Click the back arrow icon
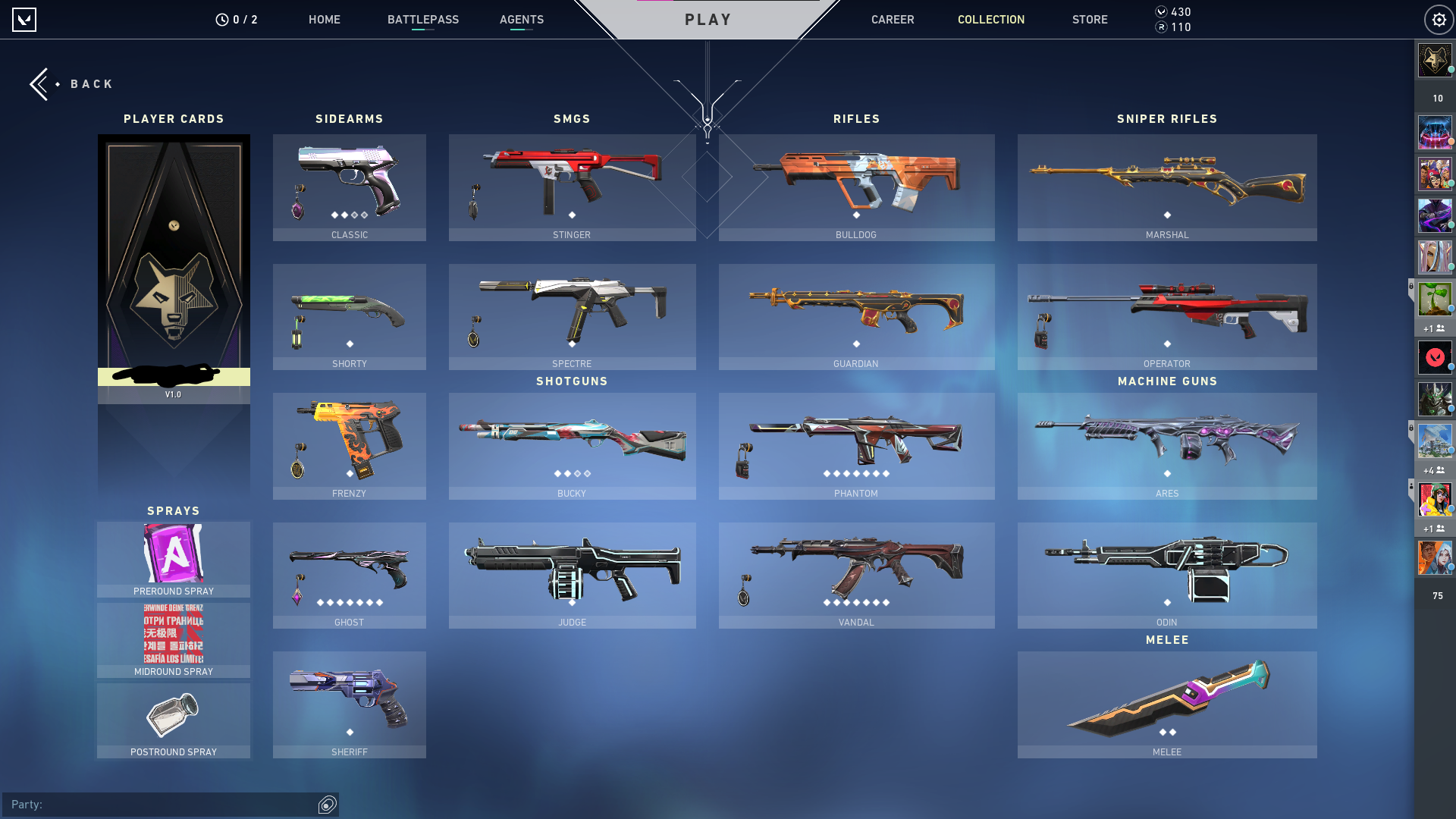The width and height of the screenshot is (1456, 819). coord(39,83)
